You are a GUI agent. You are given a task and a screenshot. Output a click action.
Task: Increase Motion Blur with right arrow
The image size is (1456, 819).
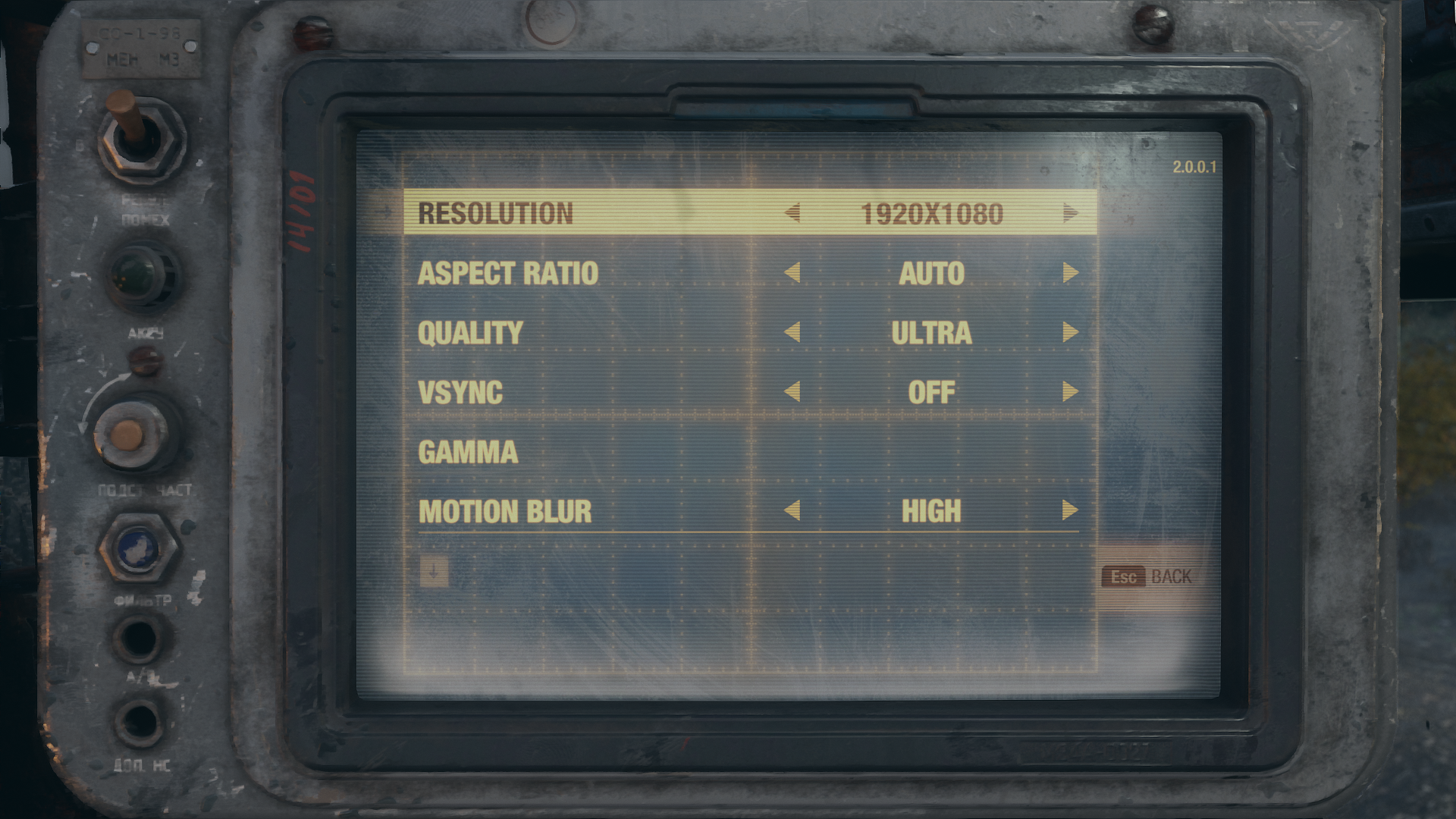coord(1070,510)
